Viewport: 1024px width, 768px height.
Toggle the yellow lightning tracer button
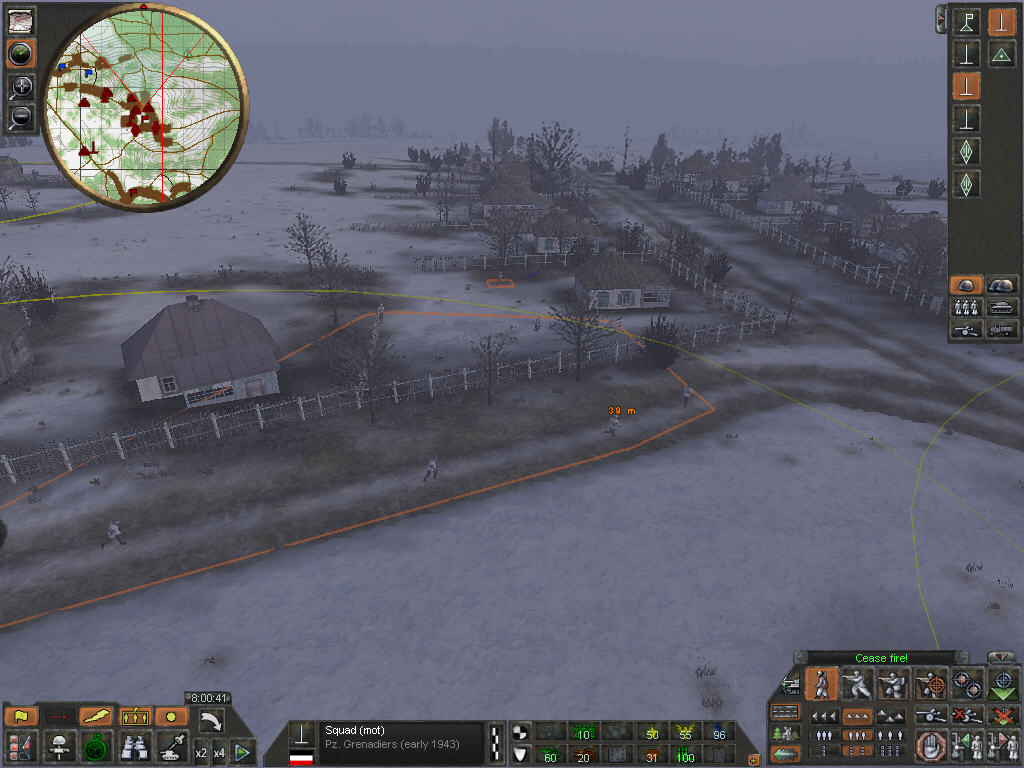[x=96, y=716]
